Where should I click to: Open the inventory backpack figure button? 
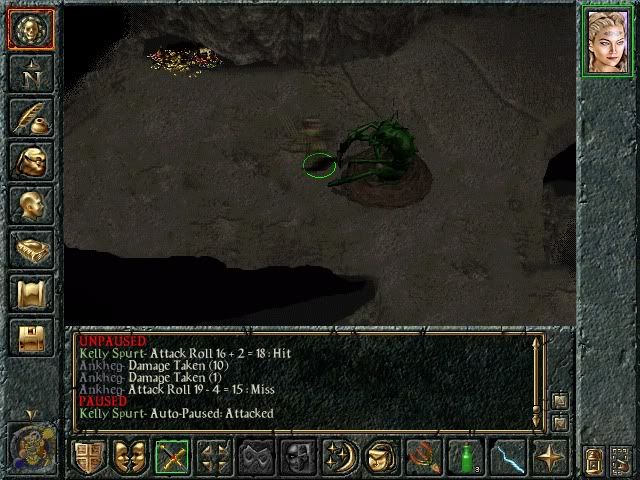pos(29,160)
